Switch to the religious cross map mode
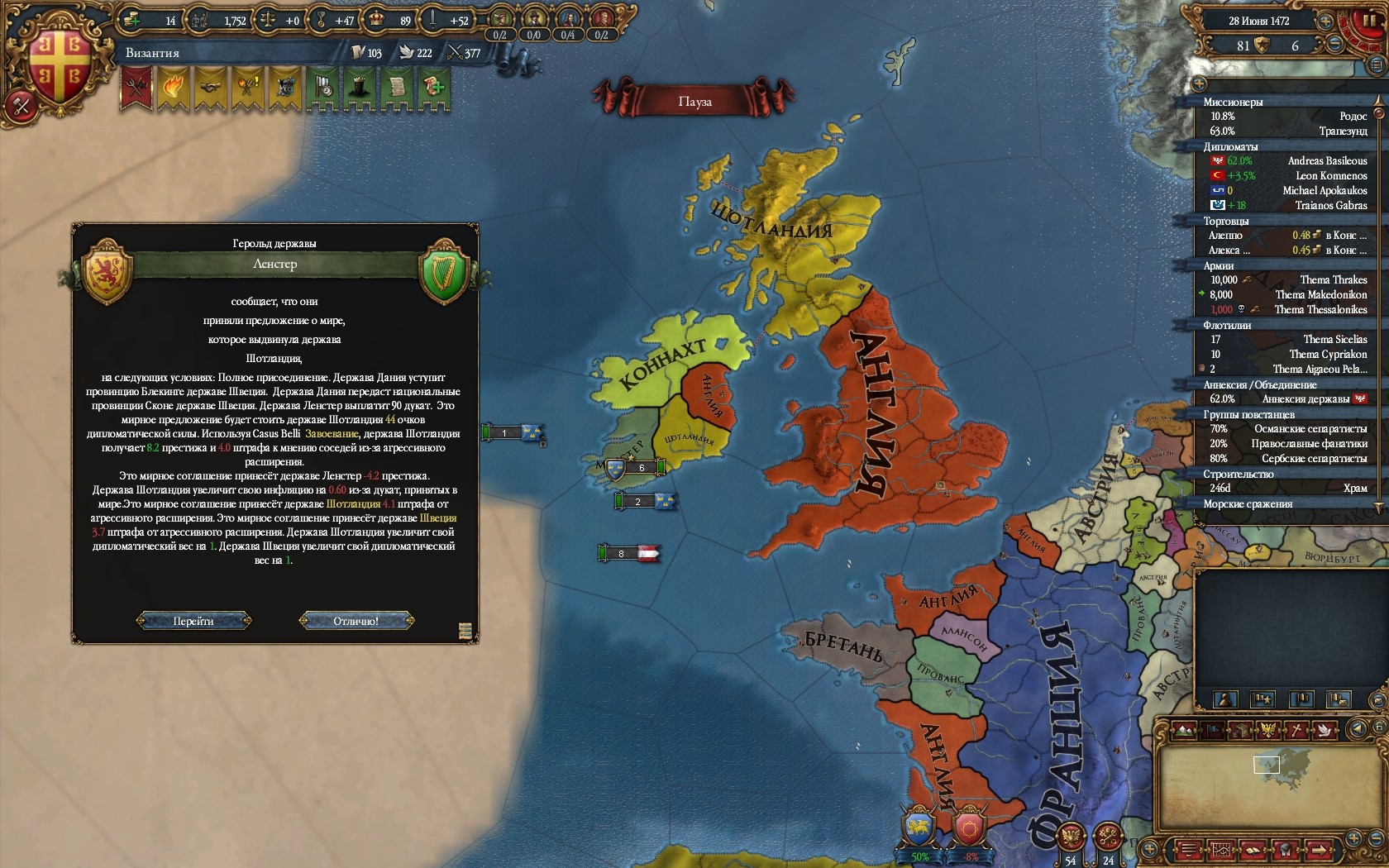Image resolution: width=1389 pixels, height=868 pixels. [x=1297, y=730]
